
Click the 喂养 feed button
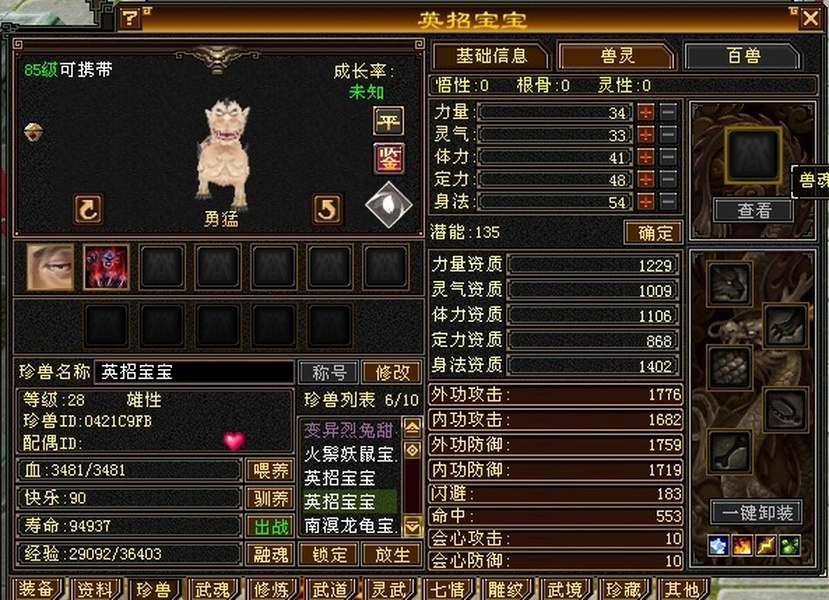(x=269, y=470)
